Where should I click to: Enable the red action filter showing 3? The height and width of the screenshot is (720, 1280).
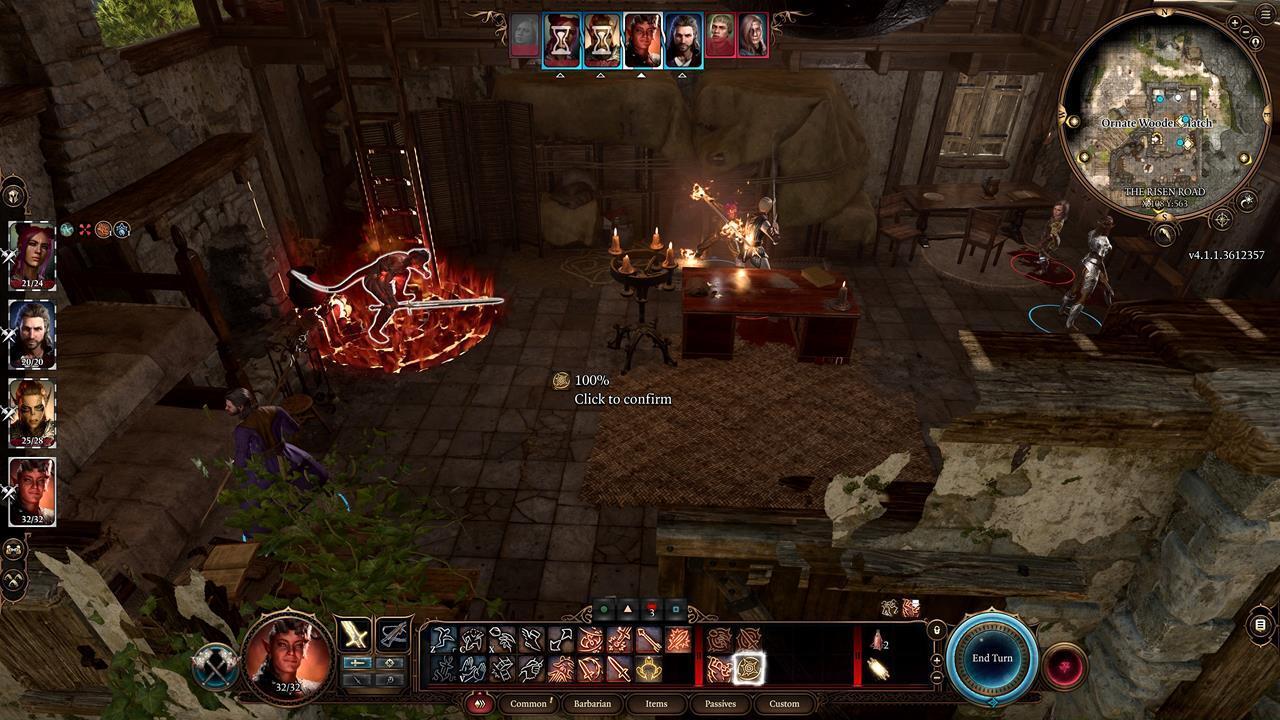click(651, 608)
